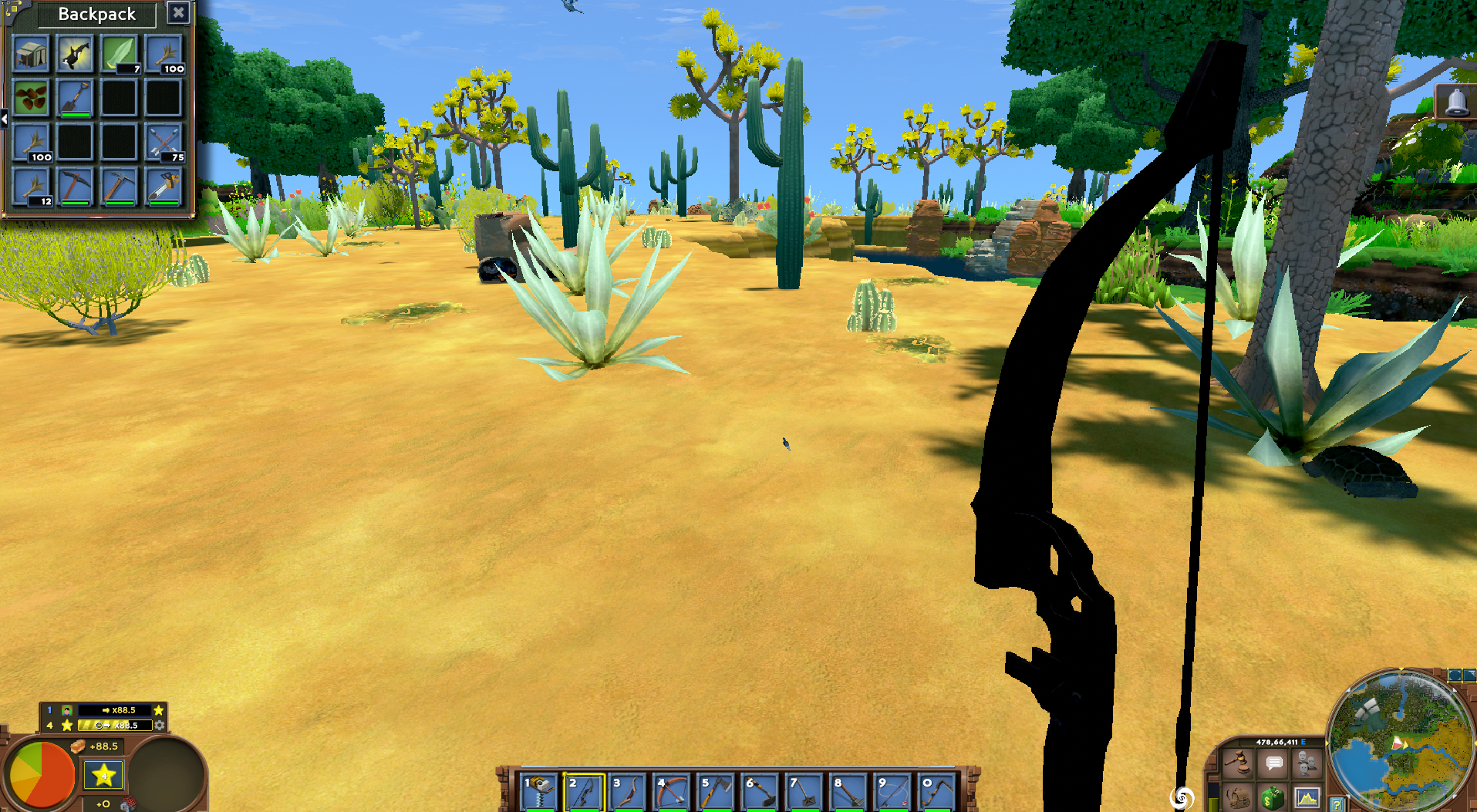Image resolution: width=1477 pixels, height=812 pixels.
Task: Choose the brown seeds backpack slot
Action: pos(31,99)
